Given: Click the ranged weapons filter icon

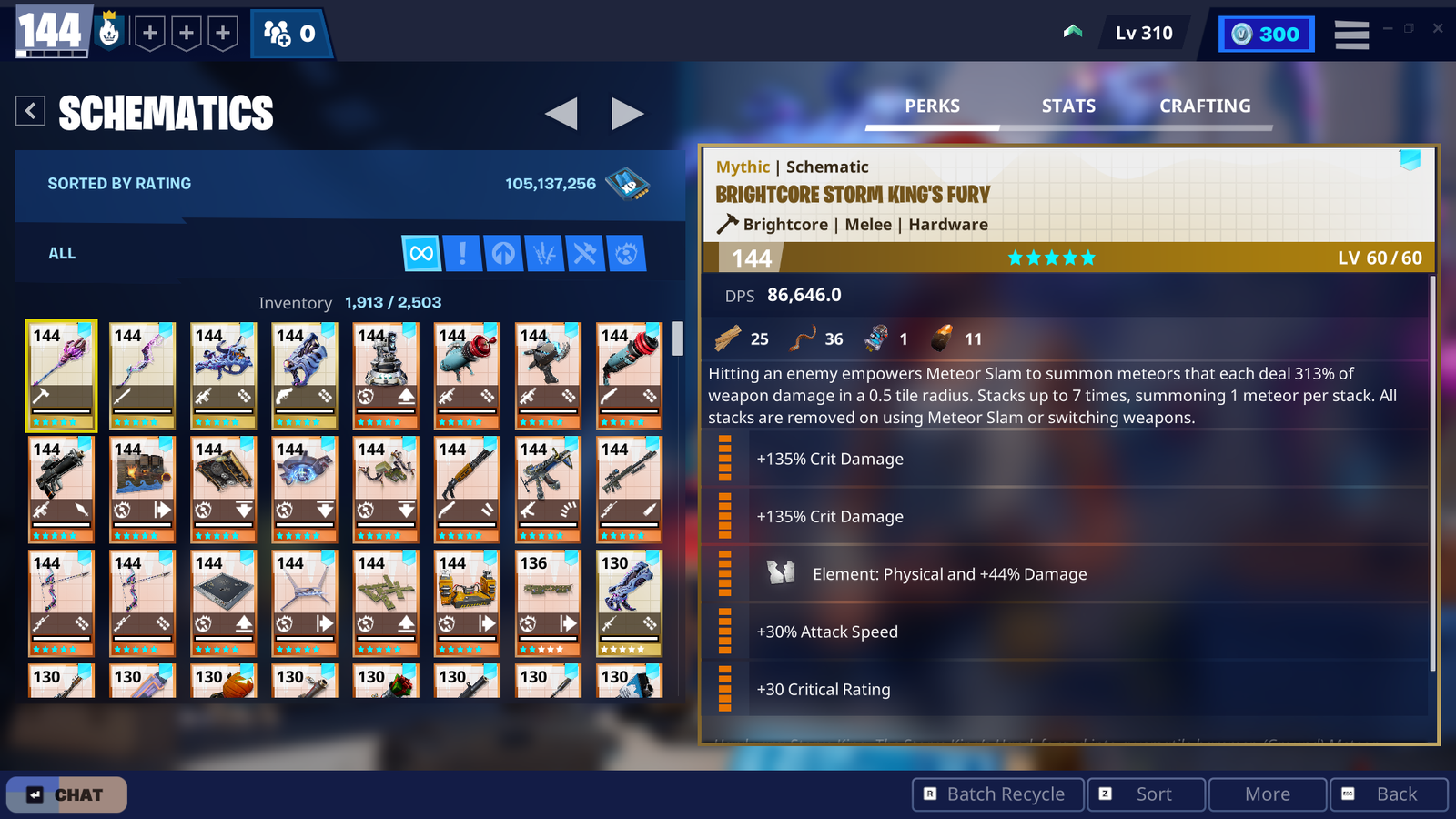Looking at the screenshot, I should 544,253.
